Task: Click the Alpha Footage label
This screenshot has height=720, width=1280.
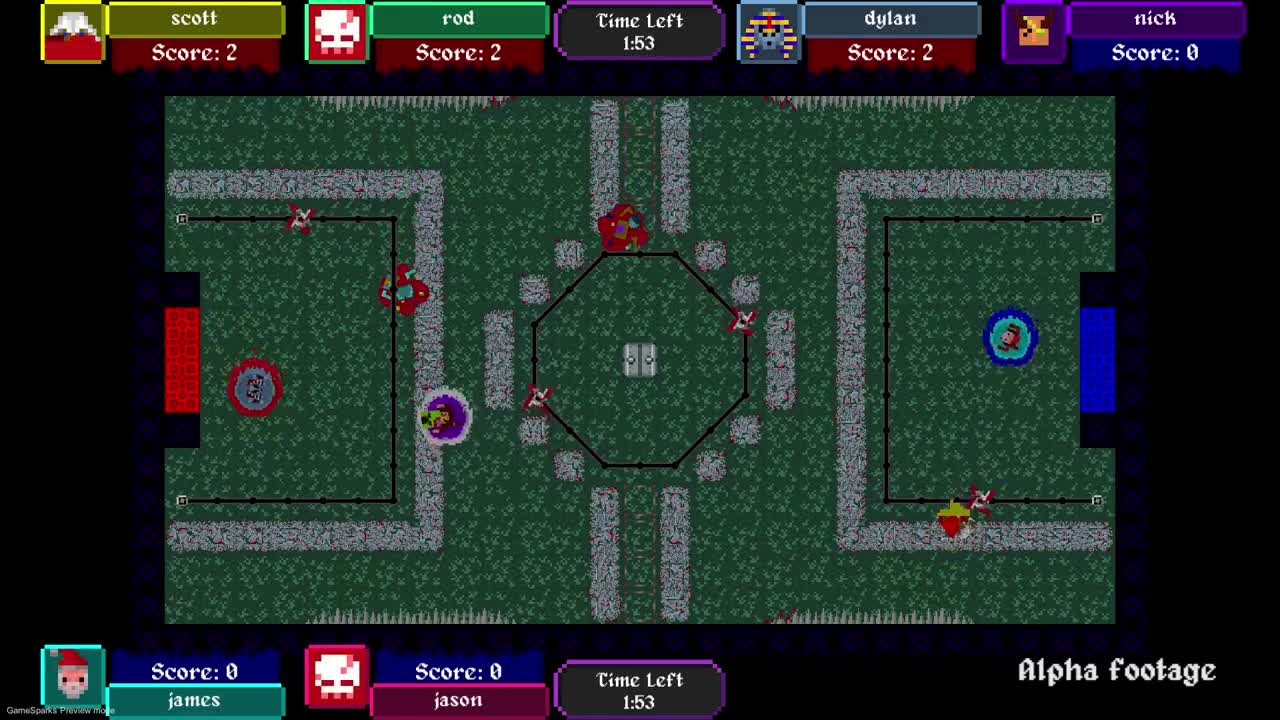Action: (1115, 670)
